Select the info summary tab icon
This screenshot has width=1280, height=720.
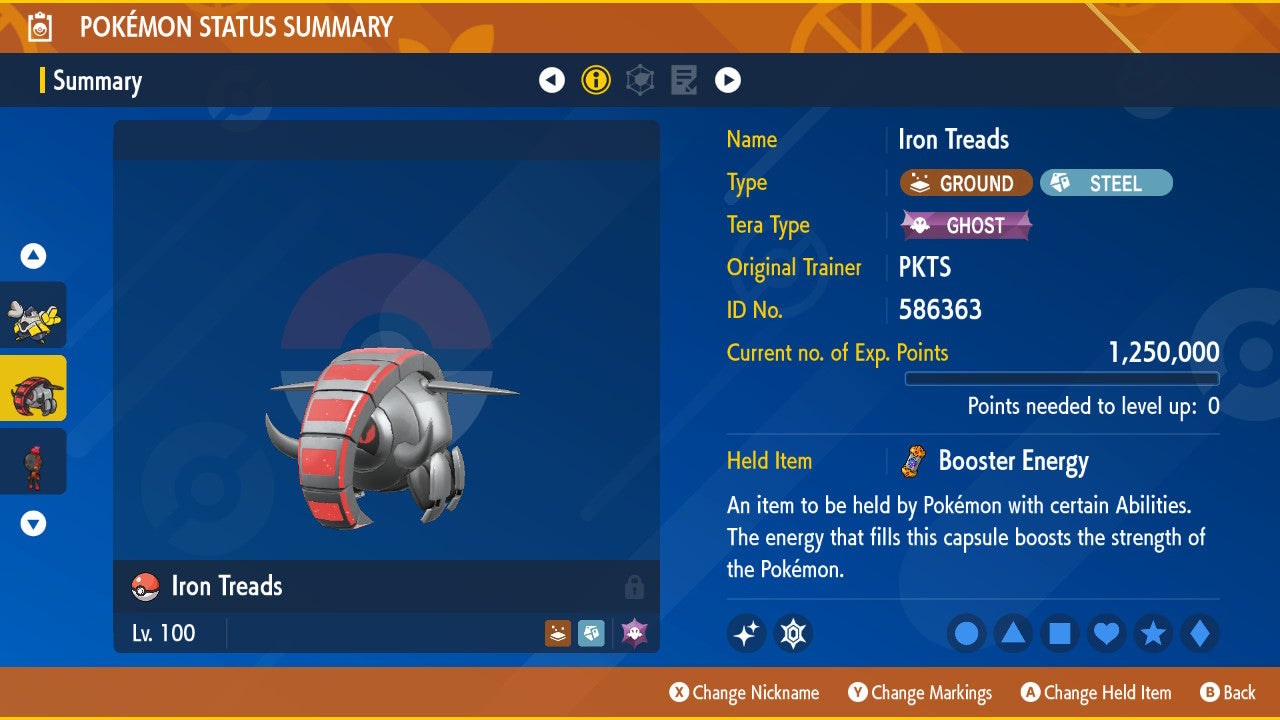(x=596, y=80)
